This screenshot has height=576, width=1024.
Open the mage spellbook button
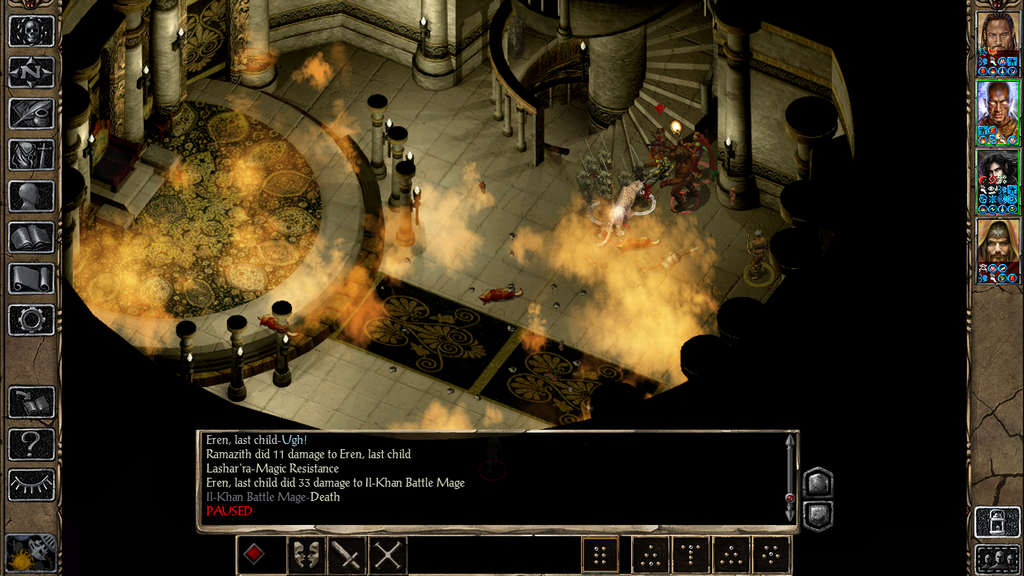31,237
